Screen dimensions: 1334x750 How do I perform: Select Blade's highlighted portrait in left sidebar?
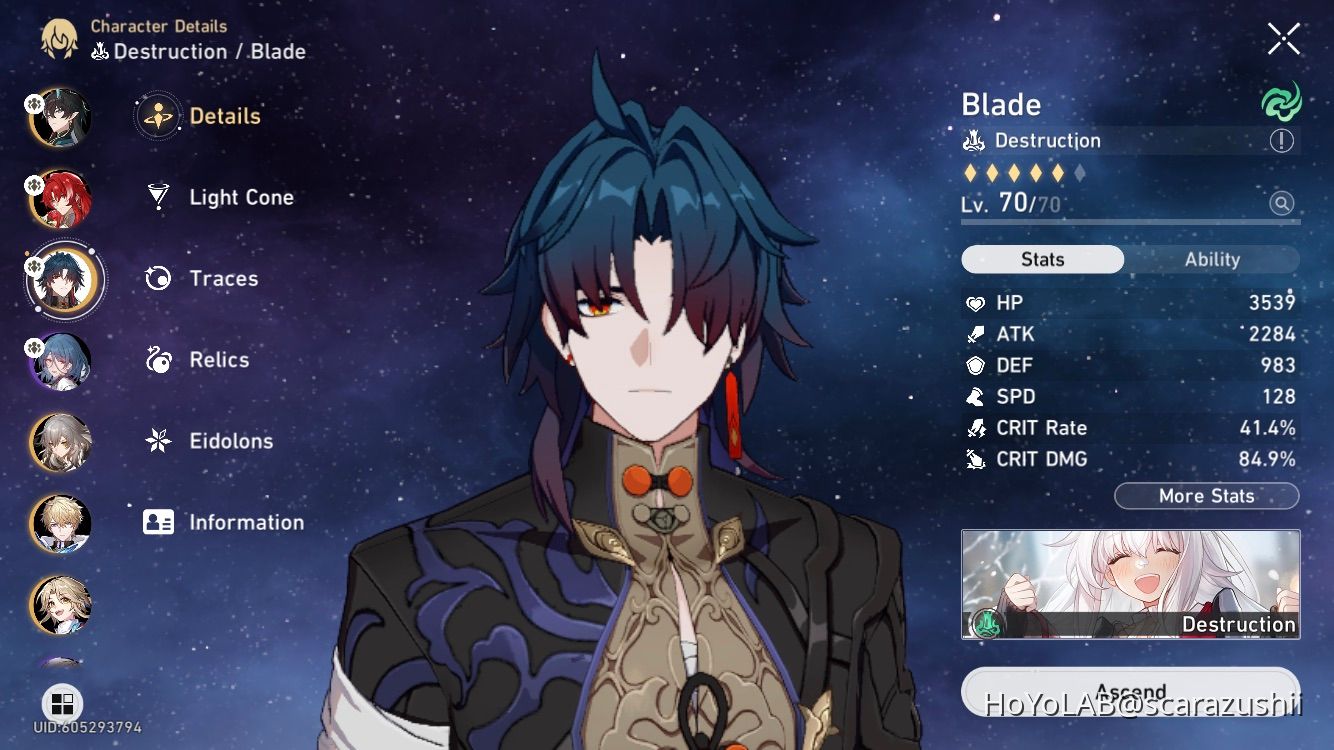pos(63,280)
